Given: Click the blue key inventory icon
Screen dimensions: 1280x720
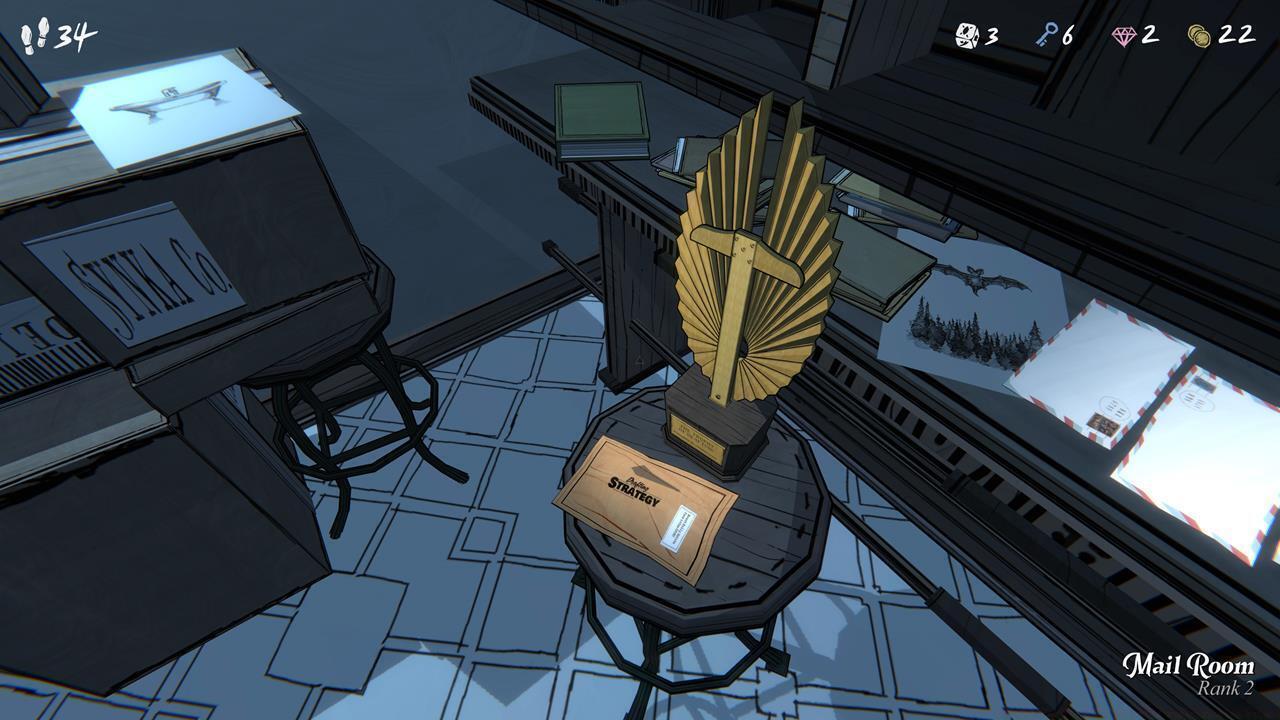Looking at the screenshot, I should [1050, 33].
